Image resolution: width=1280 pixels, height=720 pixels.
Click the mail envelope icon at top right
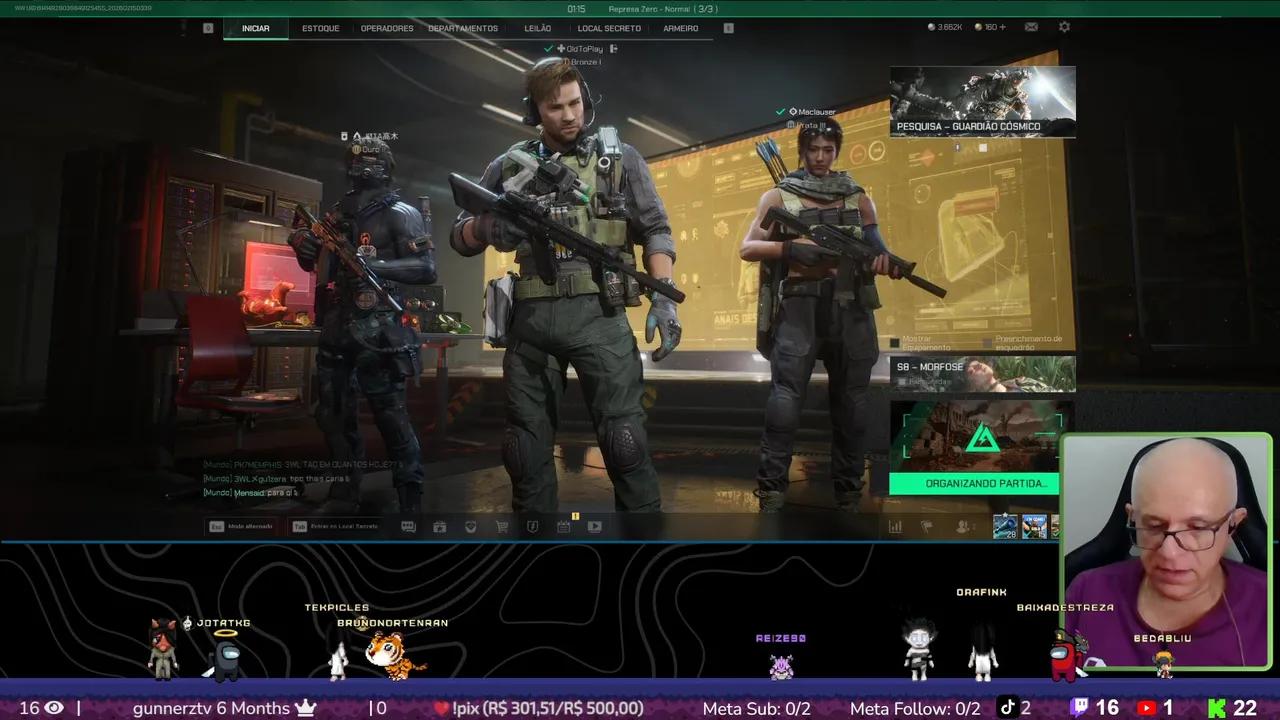(1031, 27)
